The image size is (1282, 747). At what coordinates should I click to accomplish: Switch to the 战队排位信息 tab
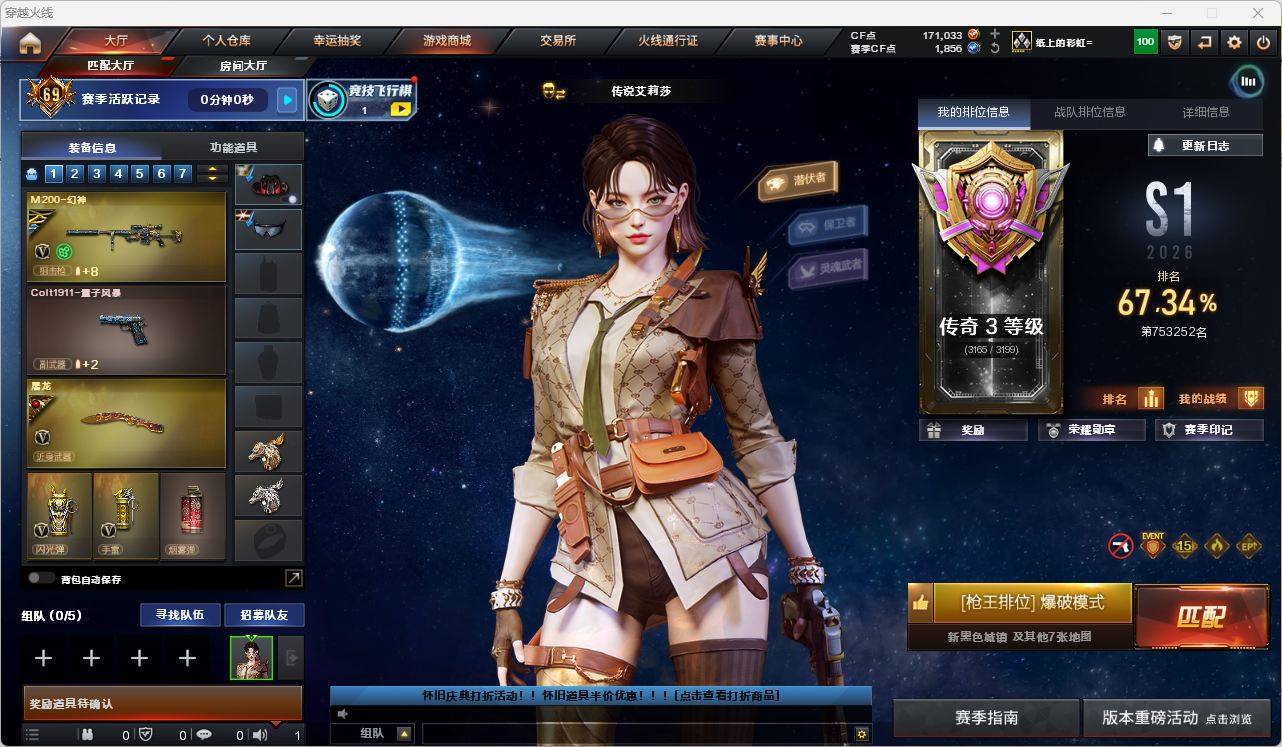pos(1089,112)
